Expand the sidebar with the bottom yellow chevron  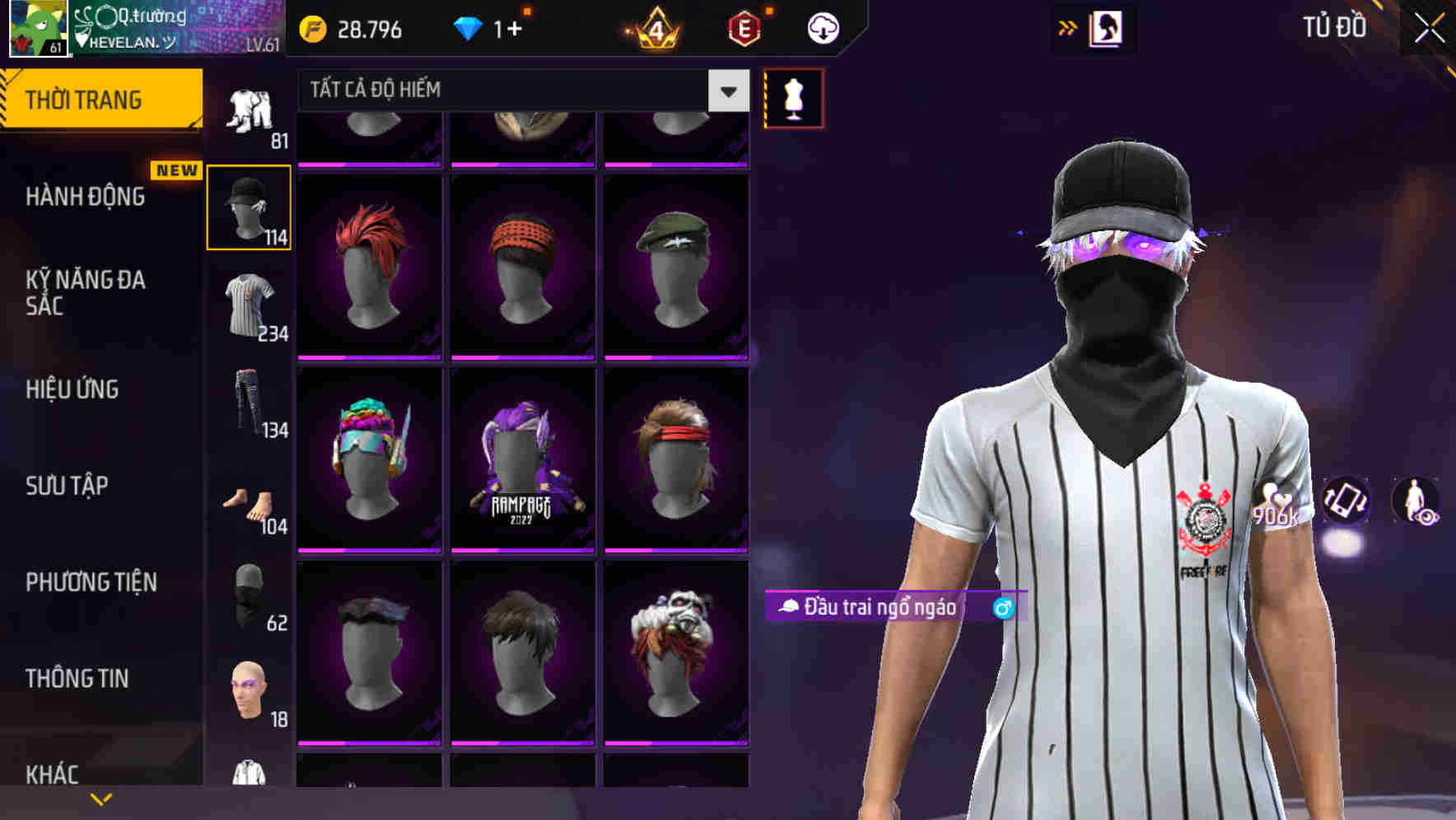click(x=101, y=797)
